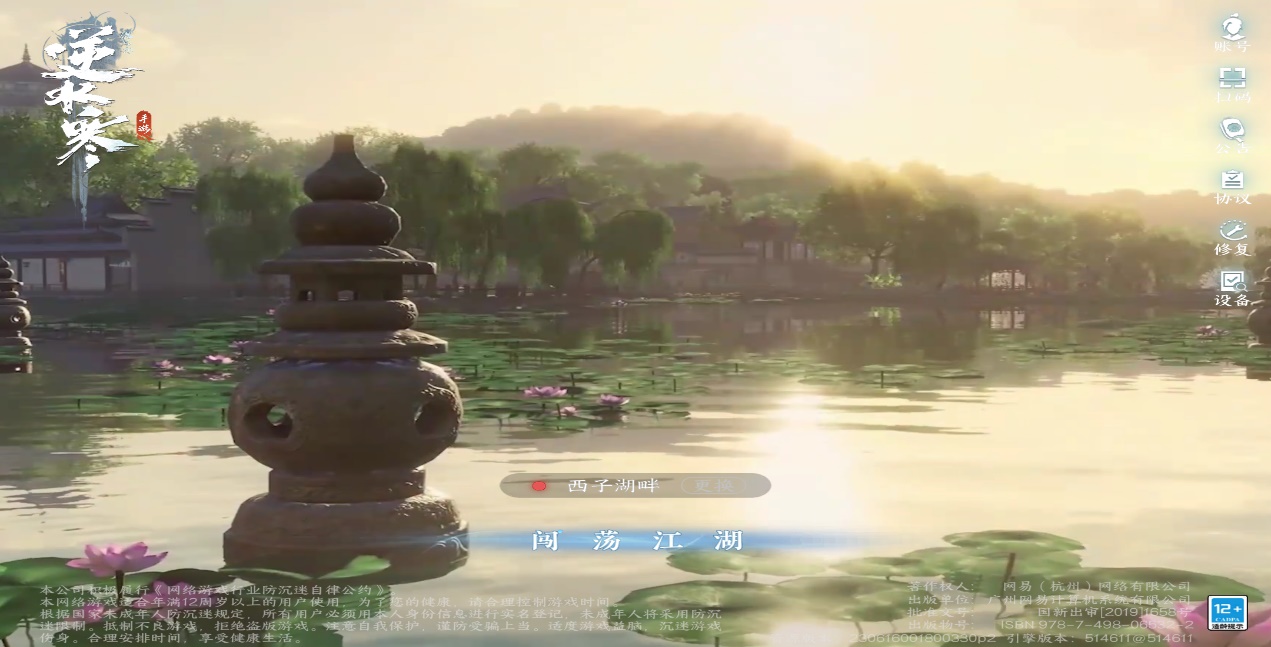The height and width of the screenshot is (647, 1271).
Task: Tap the 12+ age rating badge
Action: click(1227, 612)
